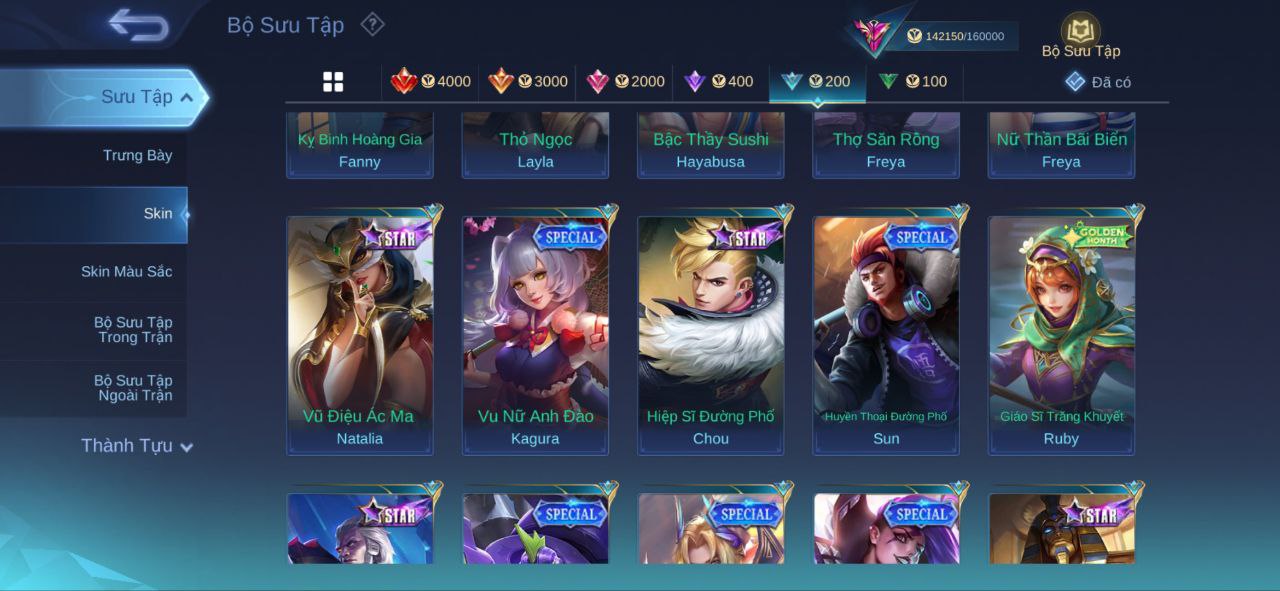Select the Skin sidebar entry
Screen dimensions: 1280x591
(x=157, y=213)
